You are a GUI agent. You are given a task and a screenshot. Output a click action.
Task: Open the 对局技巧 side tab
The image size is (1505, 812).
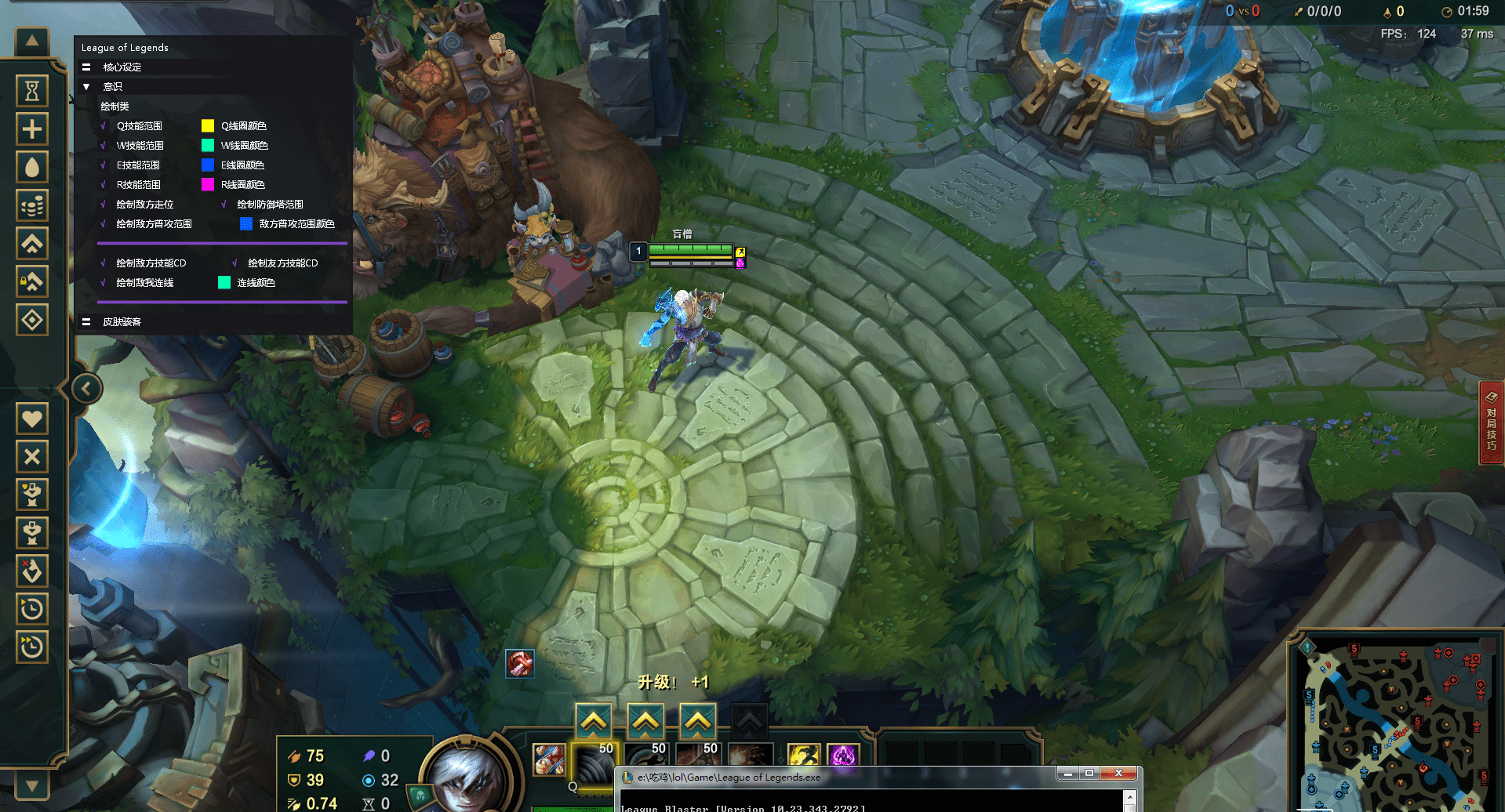point(1491,423)
